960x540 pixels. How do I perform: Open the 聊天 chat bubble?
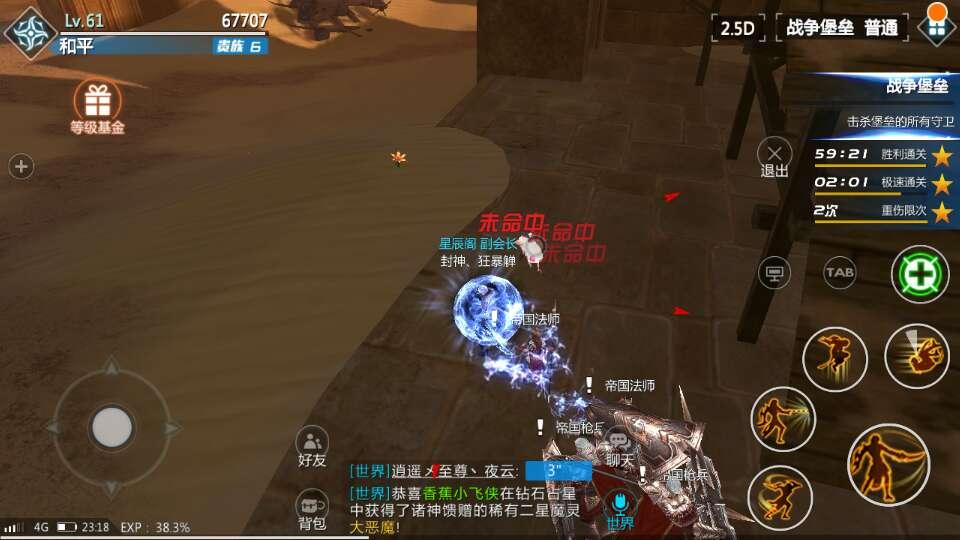620,446
